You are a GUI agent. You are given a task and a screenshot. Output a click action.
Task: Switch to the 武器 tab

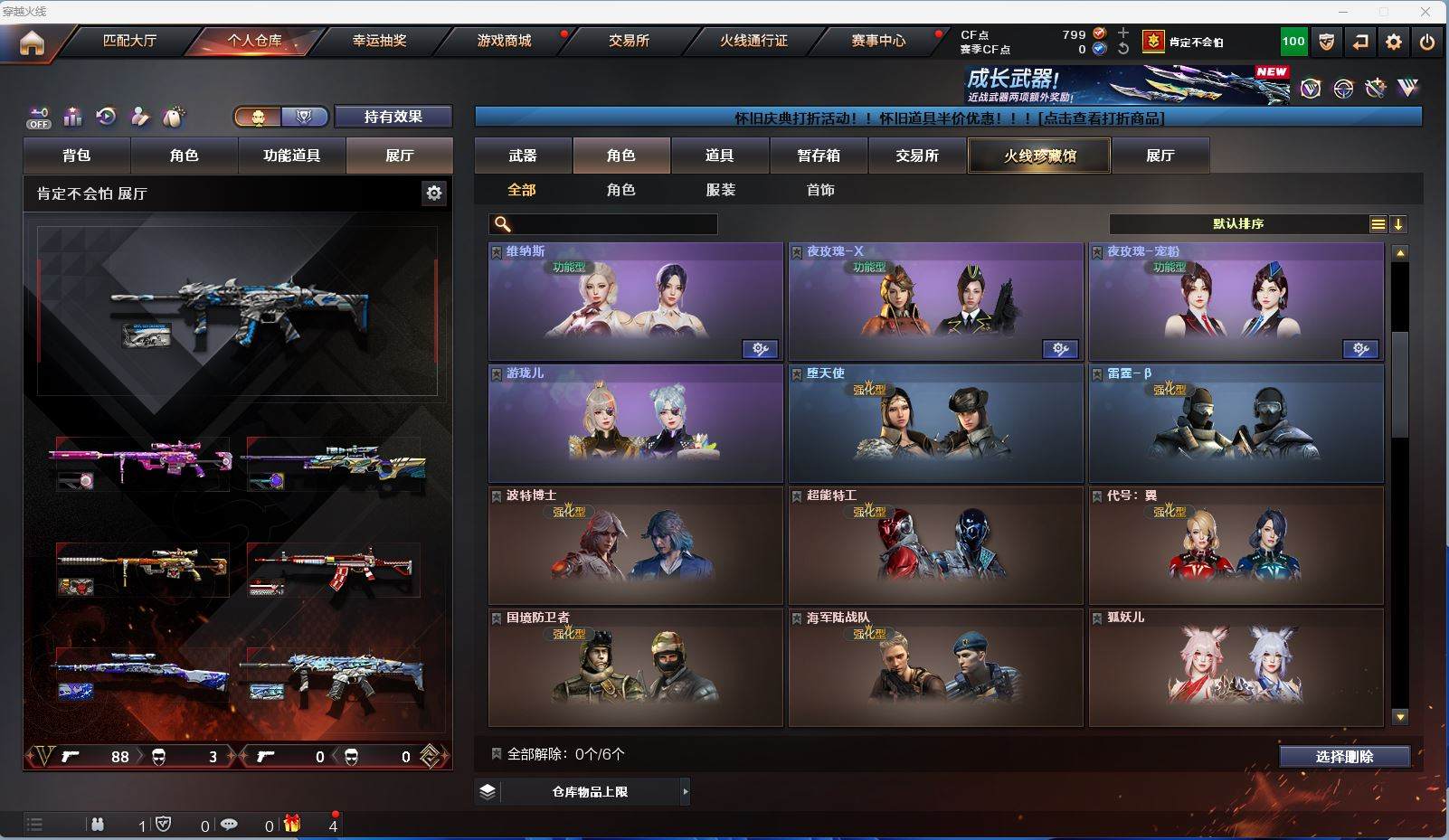tap(523, 156)
